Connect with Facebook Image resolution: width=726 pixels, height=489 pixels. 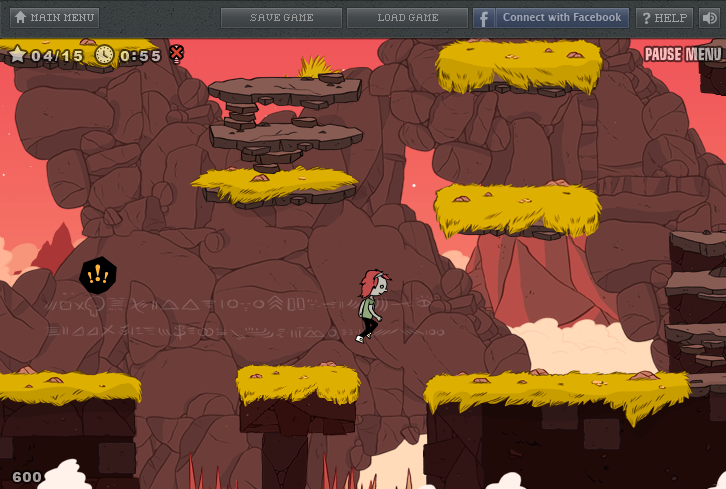coord(551,18)
